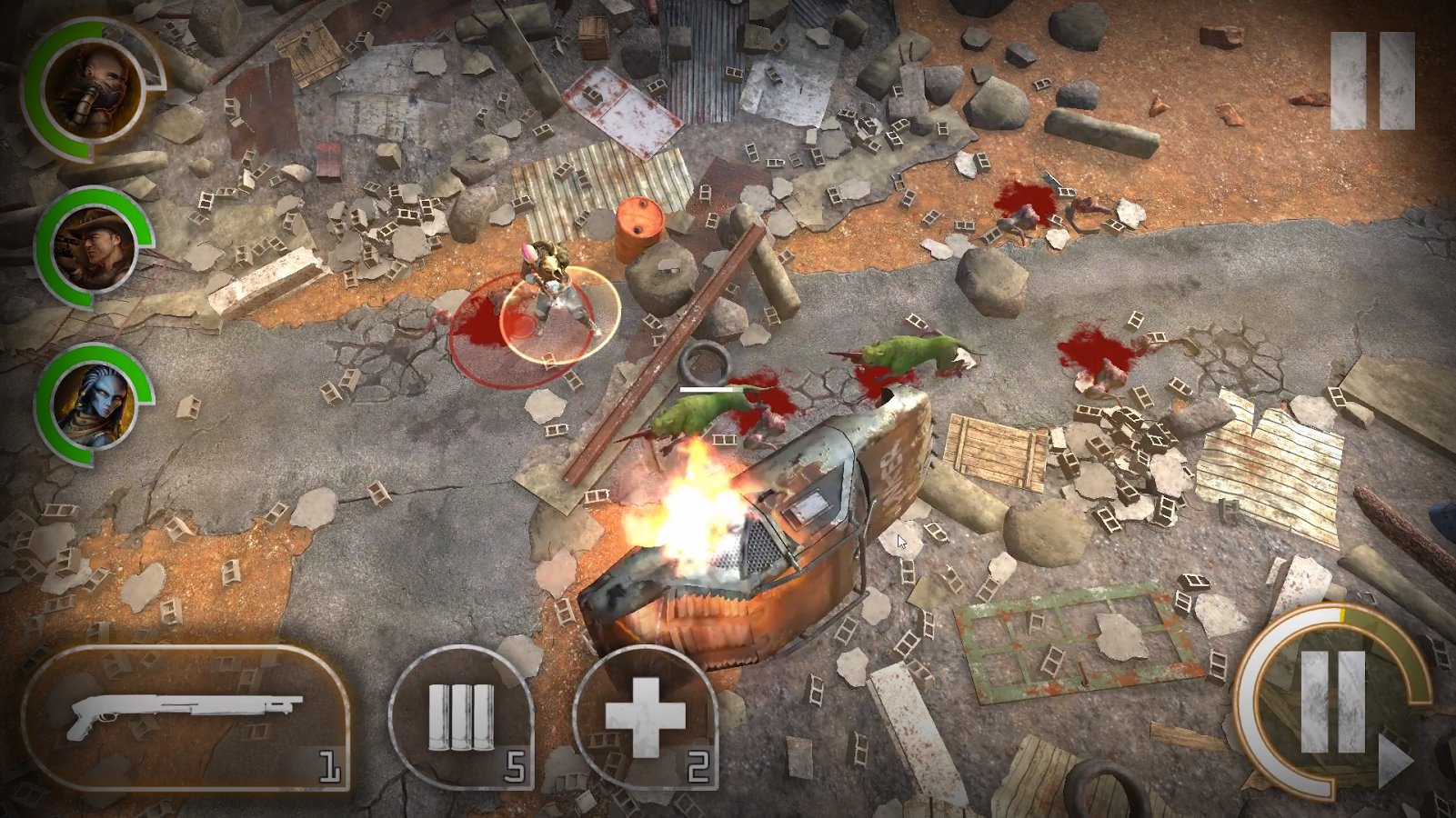Use the medkit cross item

[645, 719]
